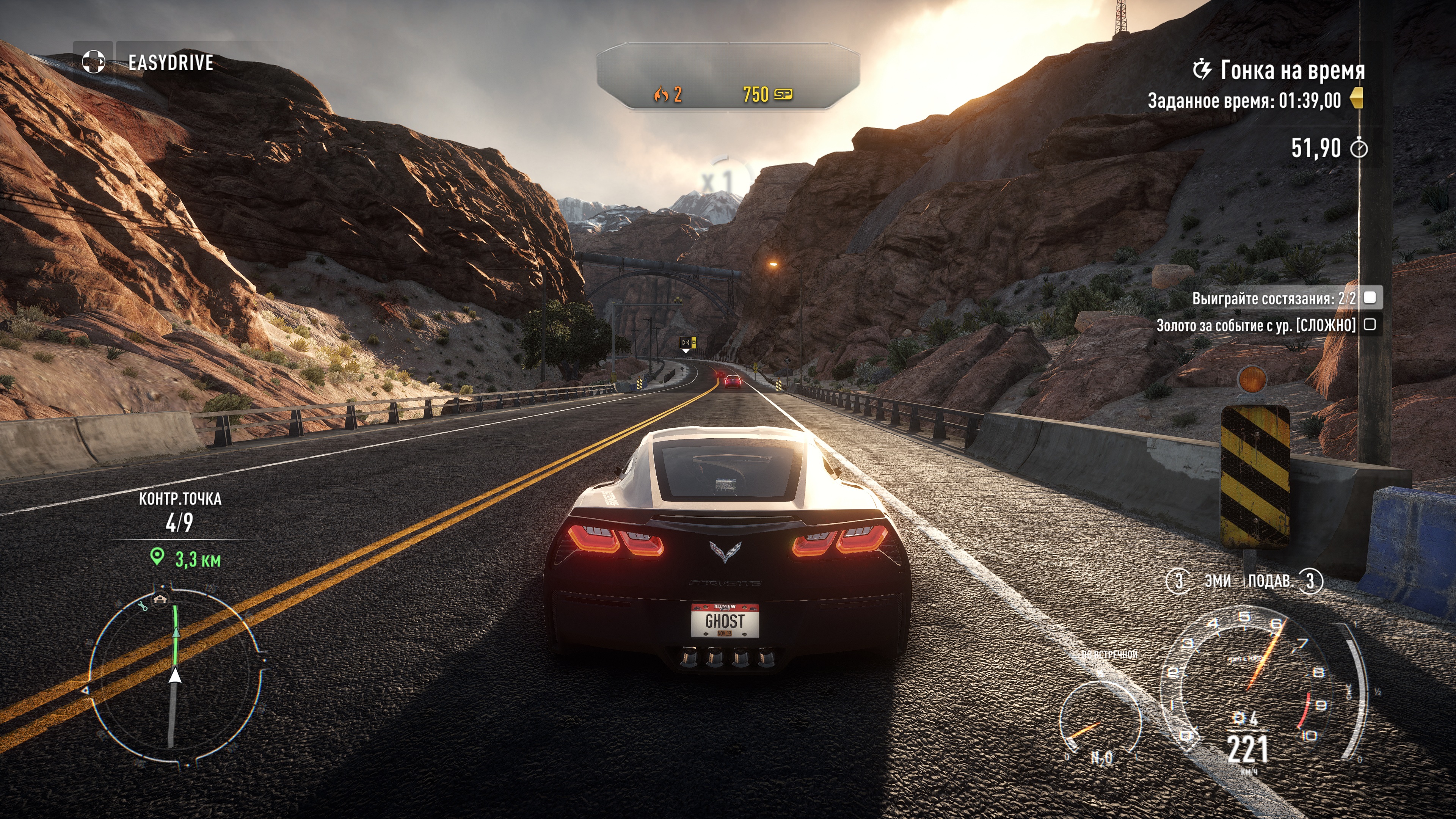Image resolution: width=1456 pixels, height=819 pixels.
Task: Select the jammer (ПОДАВ.) pursuit tech
Action: (x=1271, y=581)
